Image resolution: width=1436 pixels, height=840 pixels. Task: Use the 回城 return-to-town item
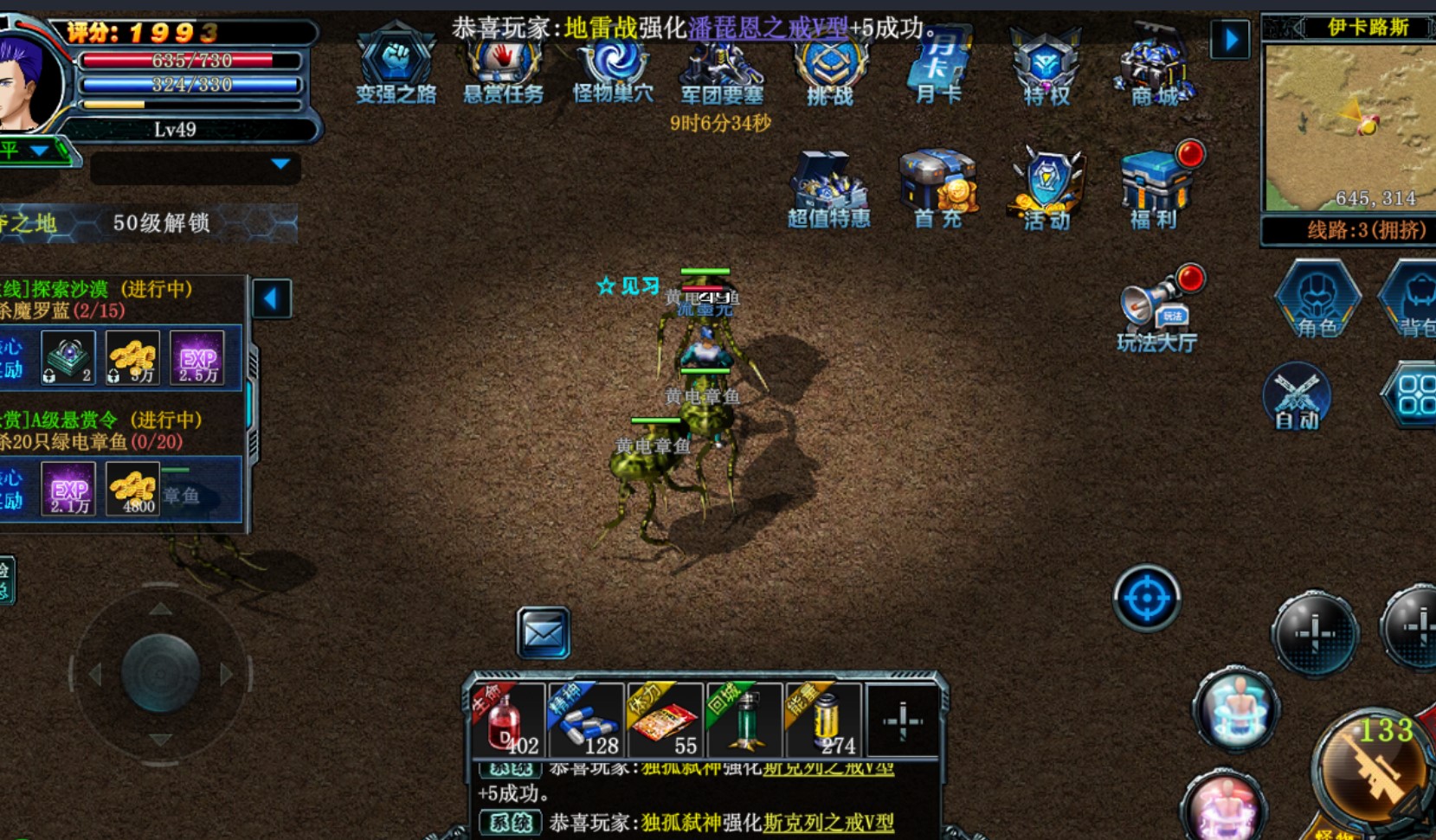(x=744, y=720)
